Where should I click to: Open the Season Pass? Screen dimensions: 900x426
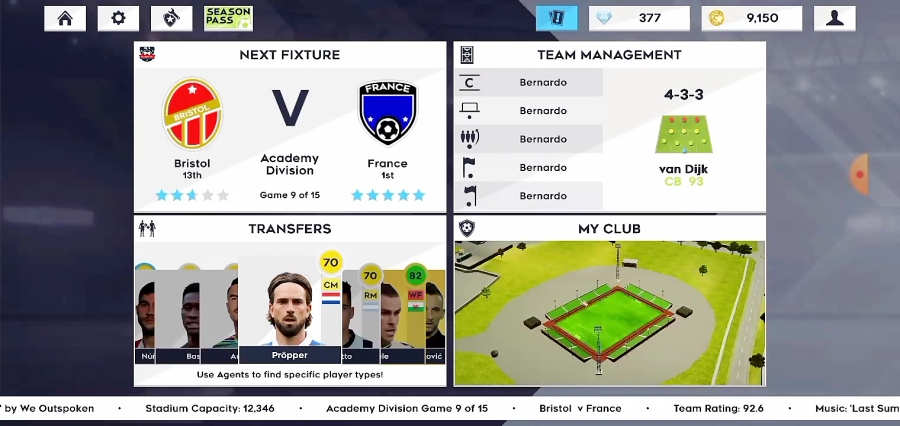click(228, 18)
